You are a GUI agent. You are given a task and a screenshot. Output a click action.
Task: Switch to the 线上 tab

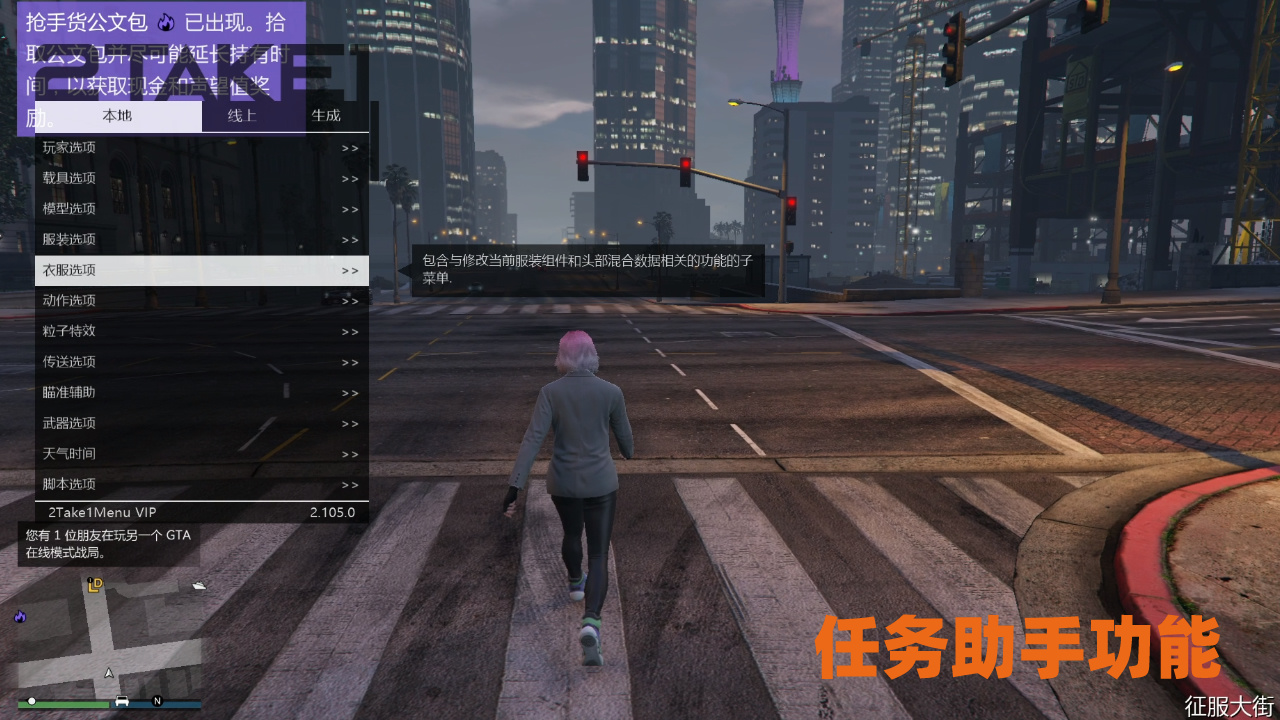click(242, 115)
